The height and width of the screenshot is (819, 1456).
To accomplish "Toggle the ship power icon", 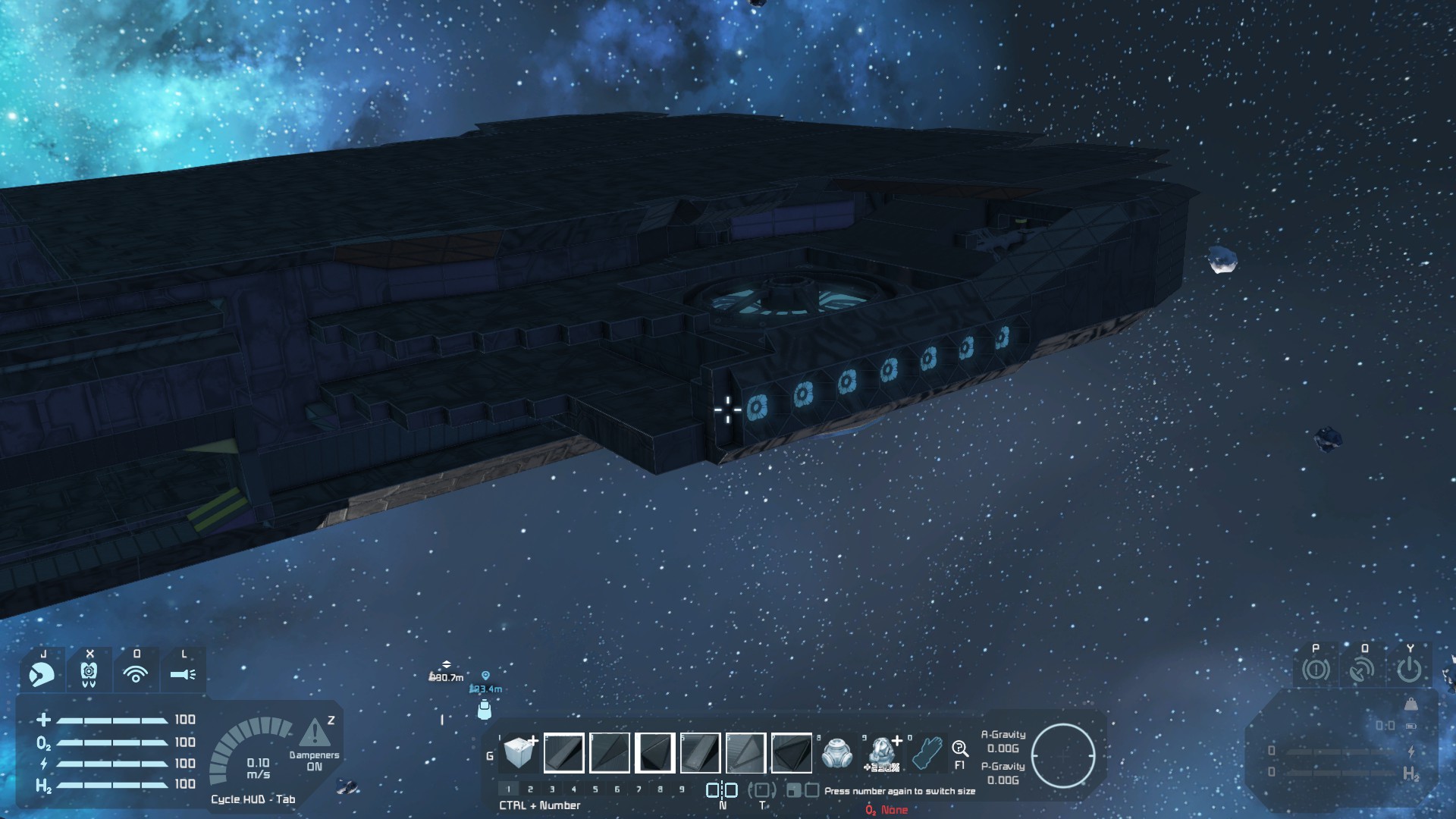I will coord(1409,670).
